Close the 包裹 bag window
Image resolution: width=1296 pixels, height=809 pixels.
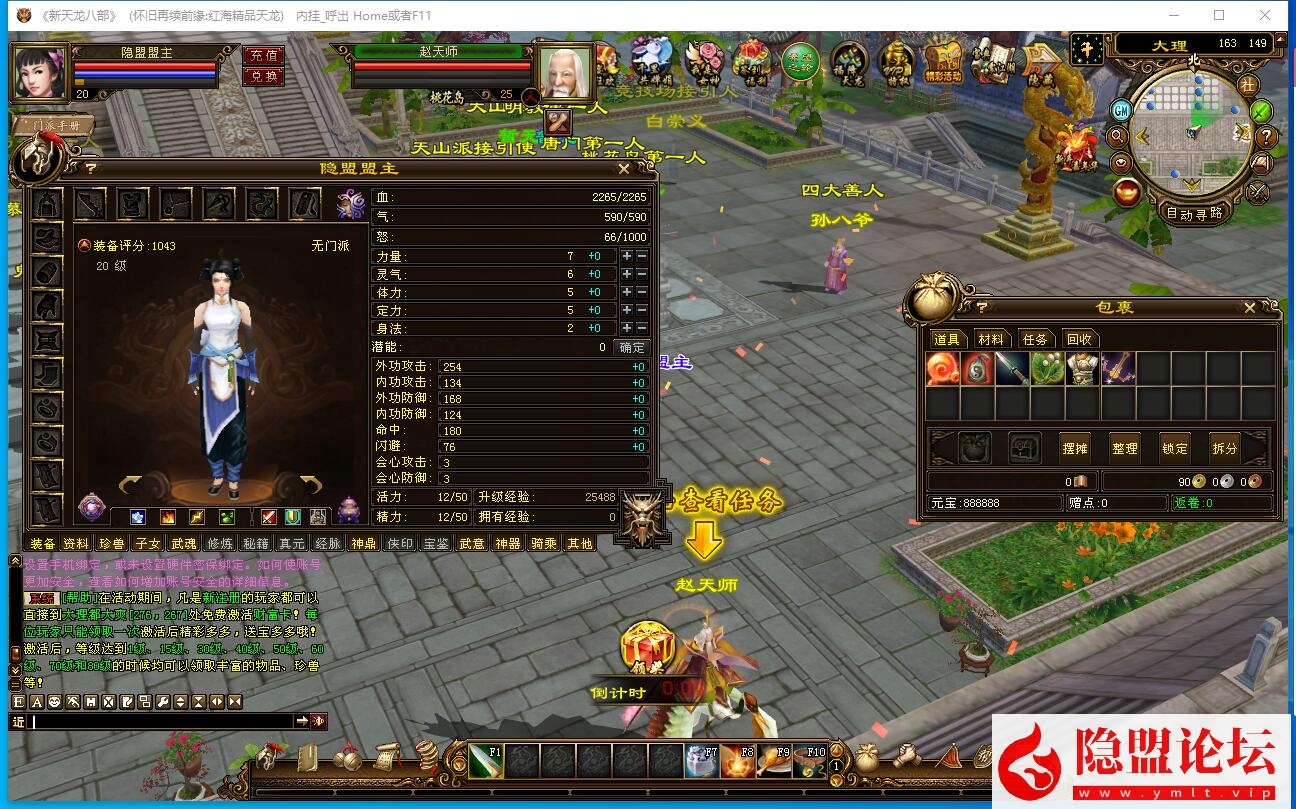(x=1249, y=308)
